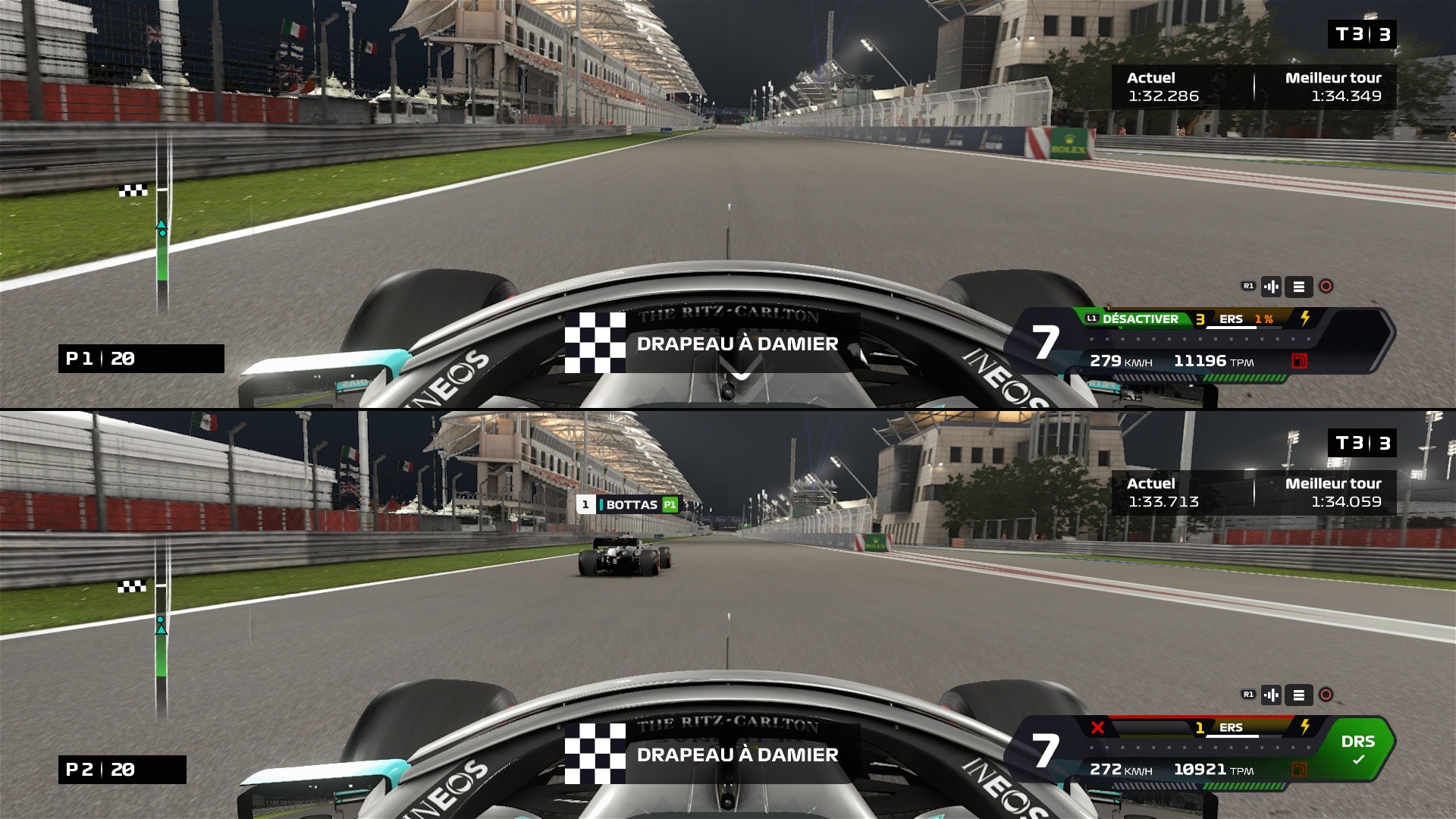
Task: Click the orange fuel icon in bottom dashboard
Action: (x=1300, y=769)
